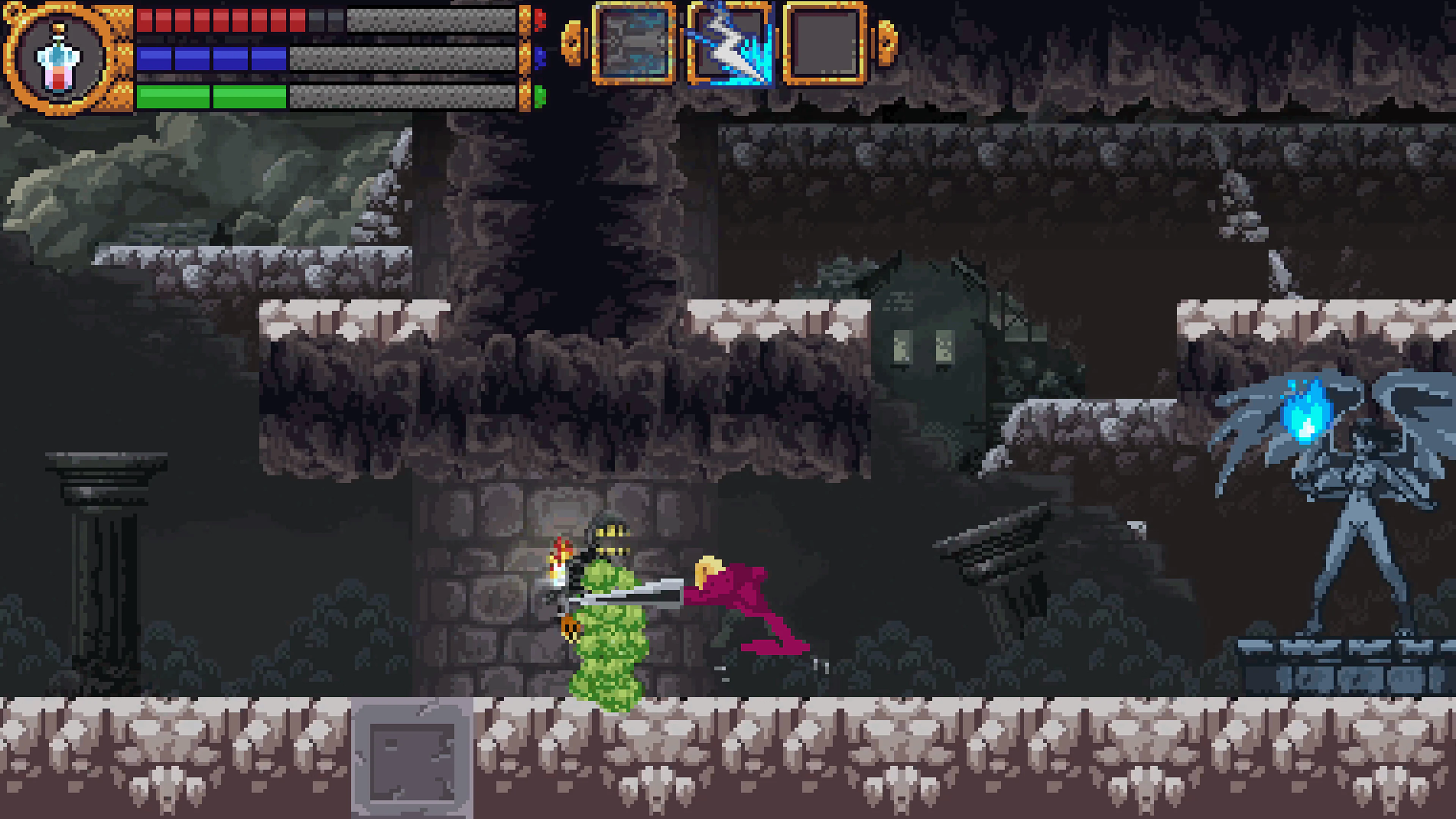Switch to the second ability tab with lightning icon

729,45
